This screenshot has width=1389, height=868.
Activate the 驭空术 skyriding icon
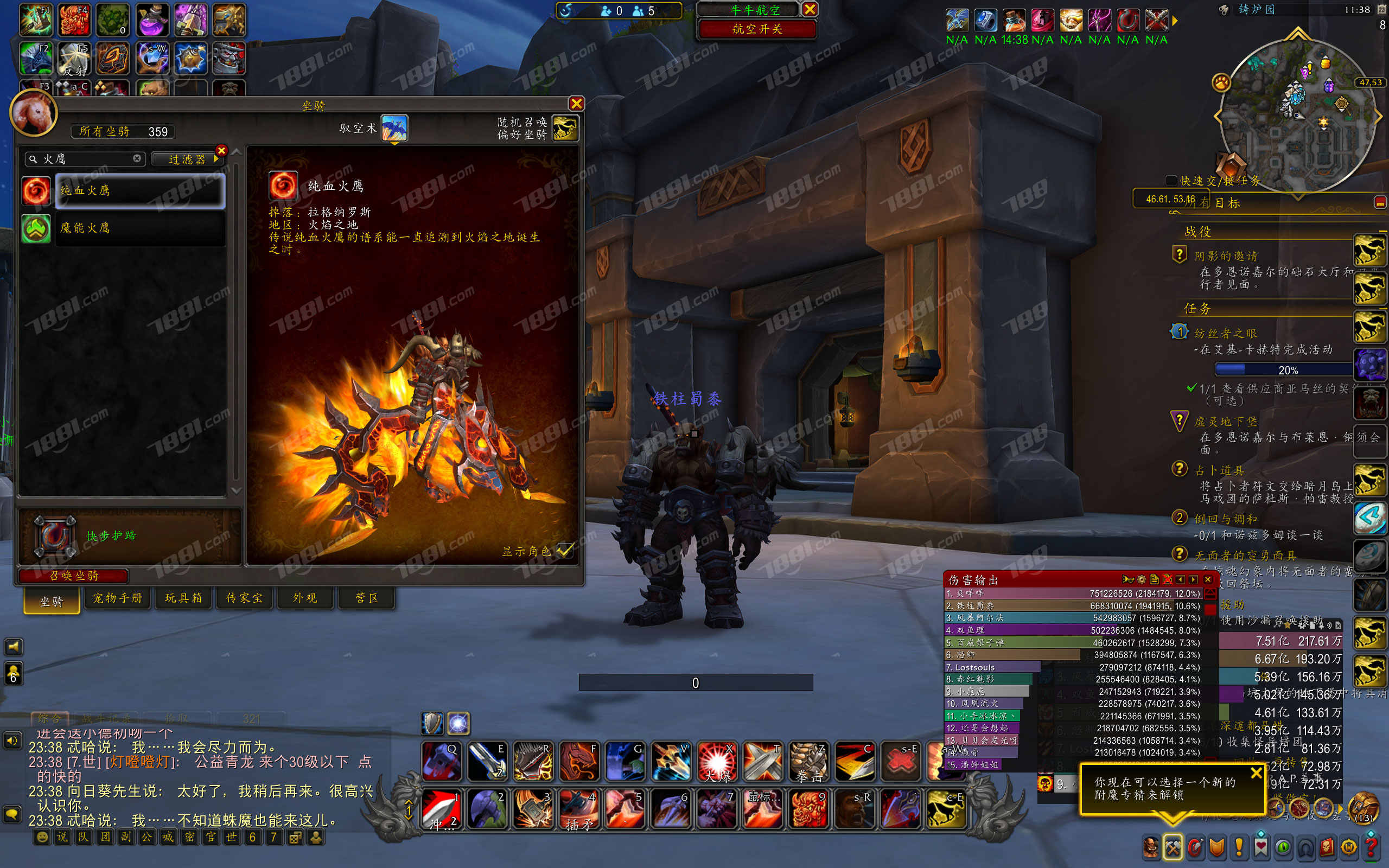coord(394,127)
